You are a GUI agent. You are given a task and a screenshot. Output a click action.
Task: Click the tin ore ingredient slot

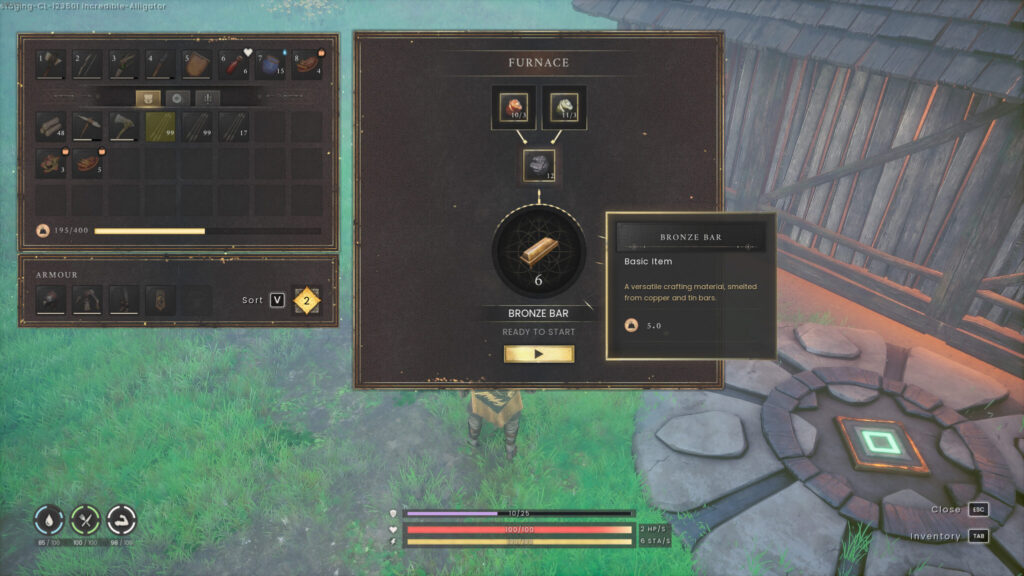pos(564,108)
